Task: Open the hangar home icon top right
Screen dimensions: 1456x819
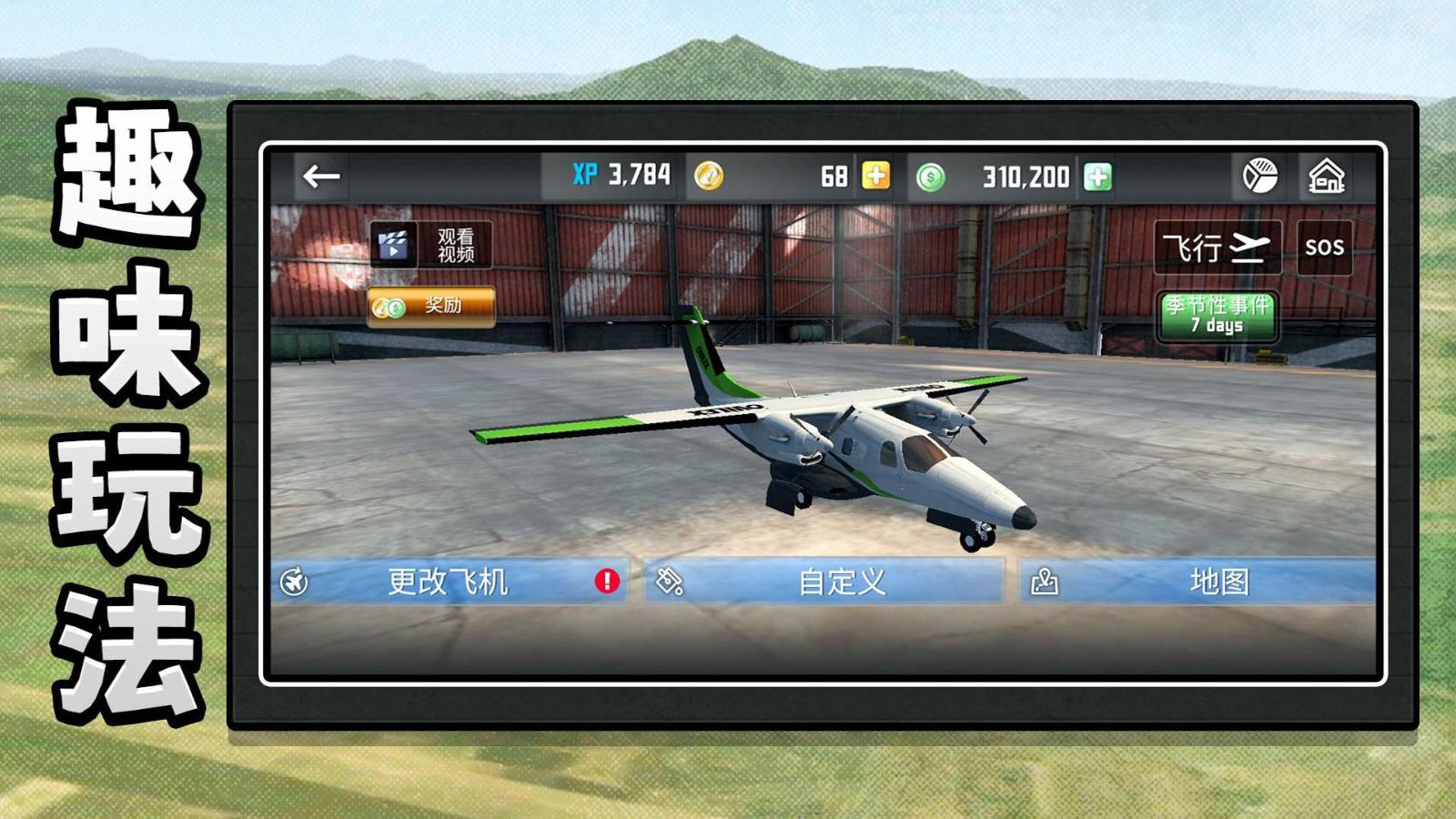Action: point(1329,174)
